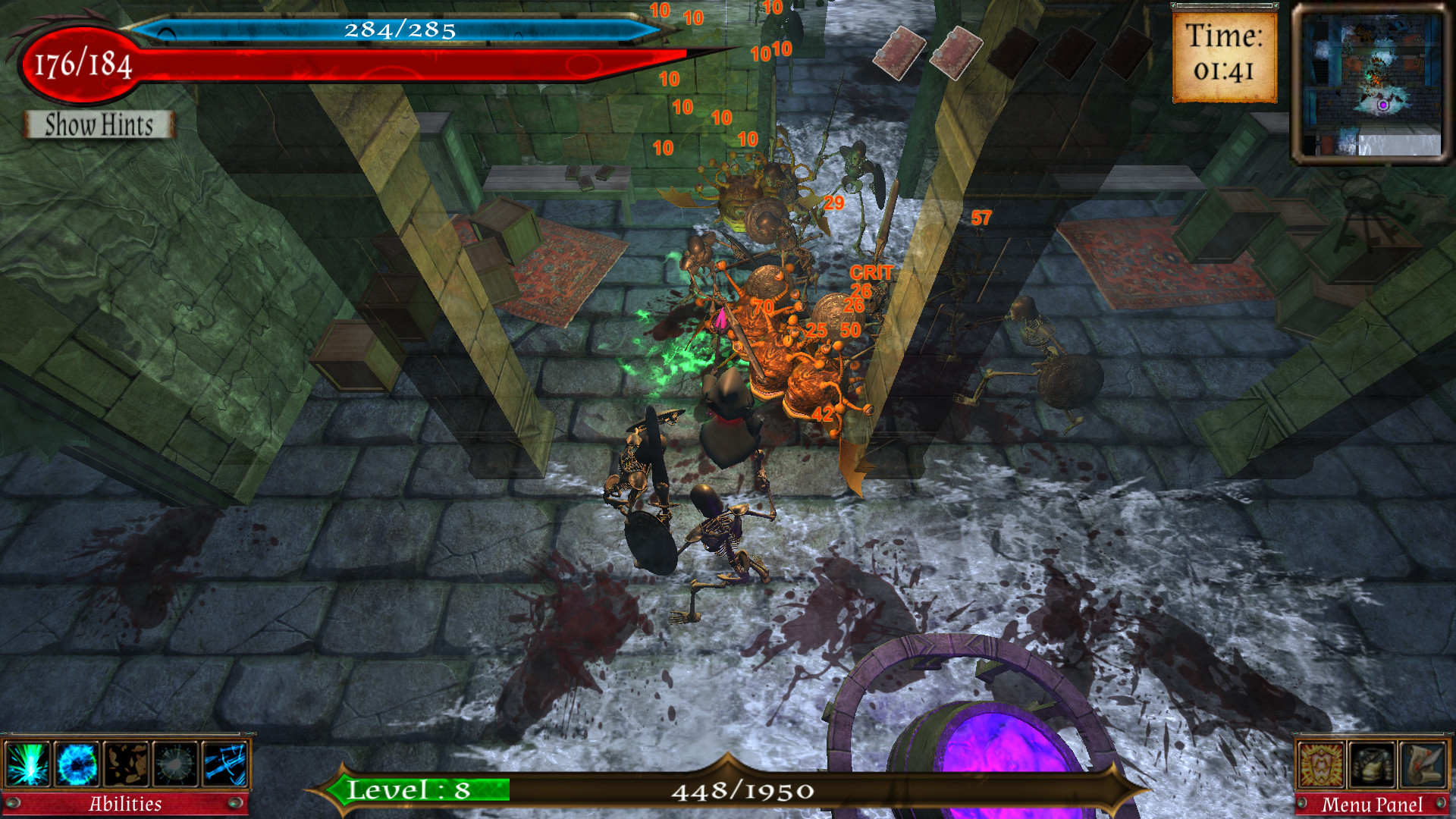
Task: Open the scroll and dagger quest icon
Action: (1422, 765)
